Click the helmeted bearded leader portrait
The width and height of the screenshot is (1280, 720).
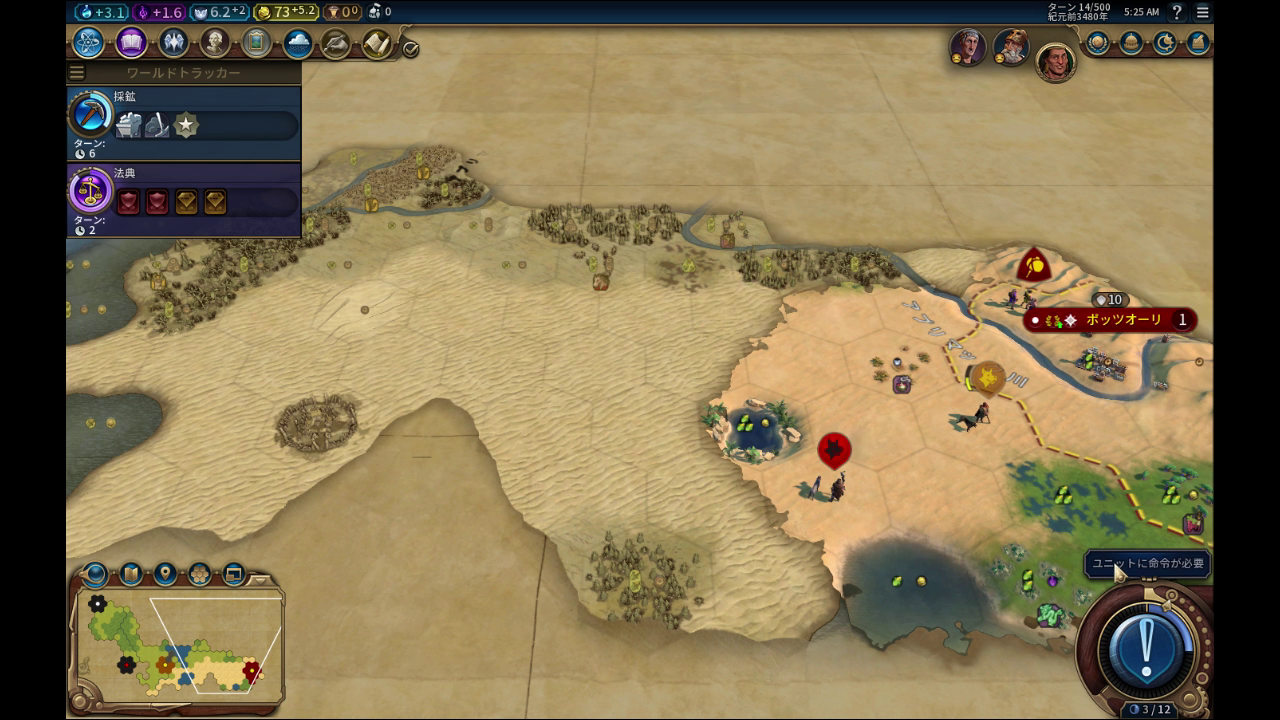pos(1011,47)
